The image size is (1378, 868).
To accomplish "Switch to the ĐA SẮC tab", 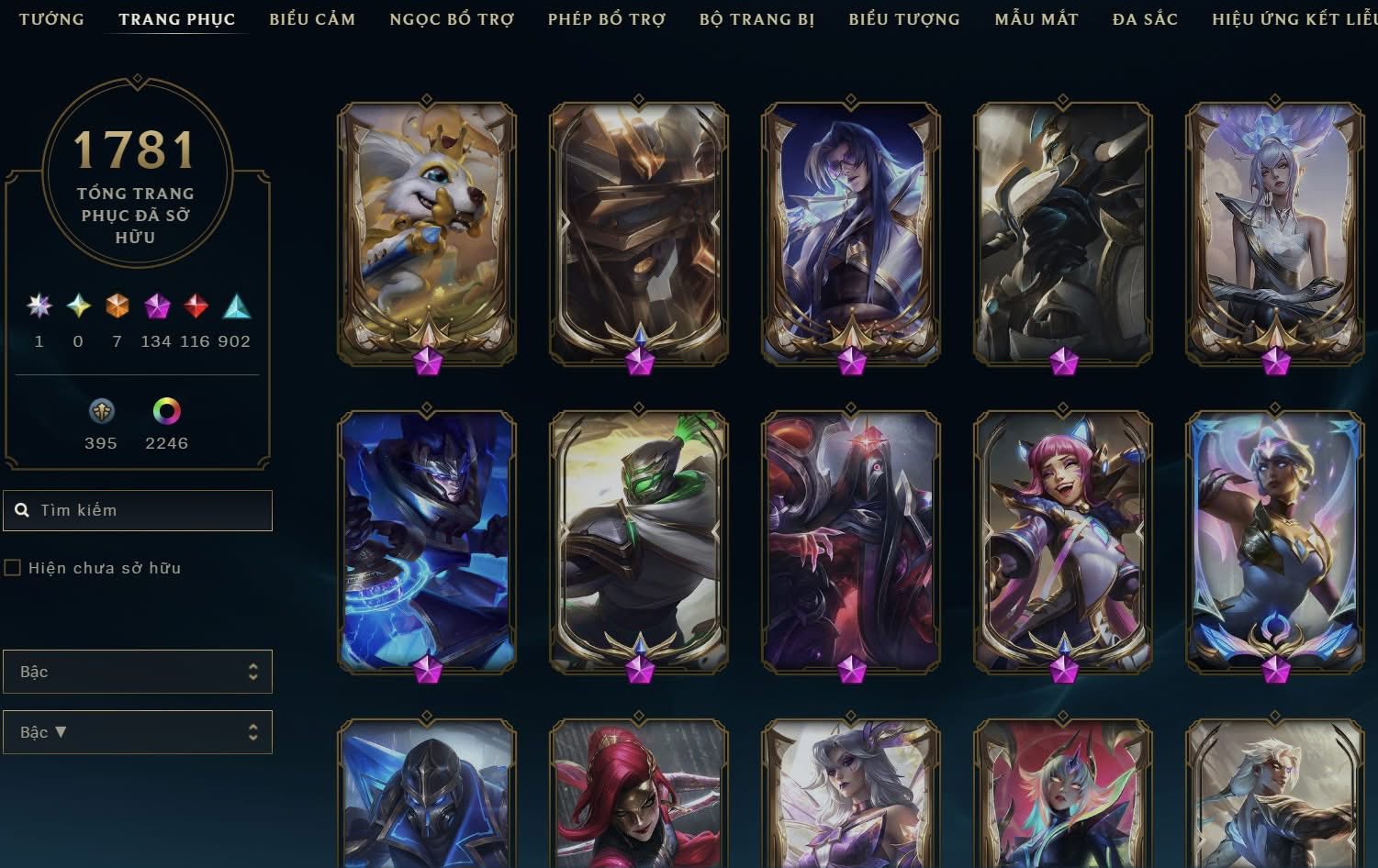I will [1144, 18].
